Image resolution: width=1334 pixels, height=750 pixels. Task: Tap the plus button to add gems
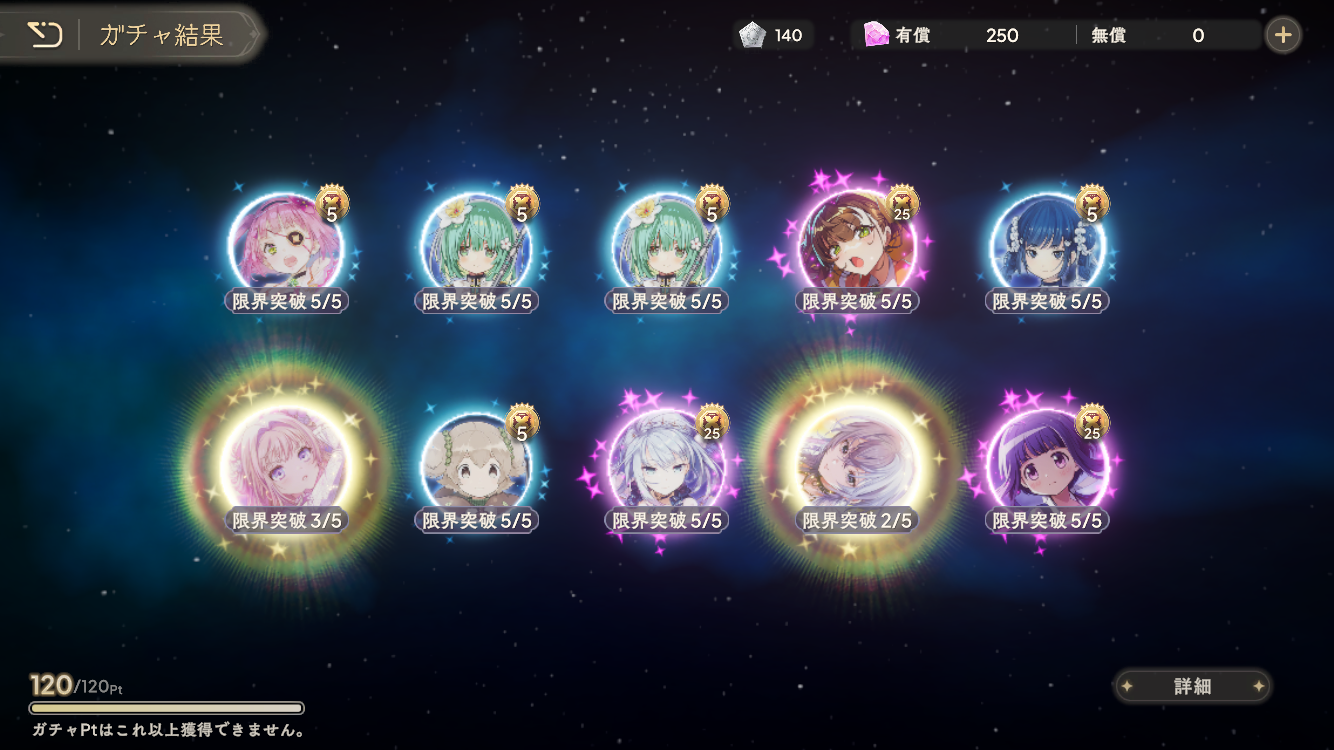(x=1283, y=36)
